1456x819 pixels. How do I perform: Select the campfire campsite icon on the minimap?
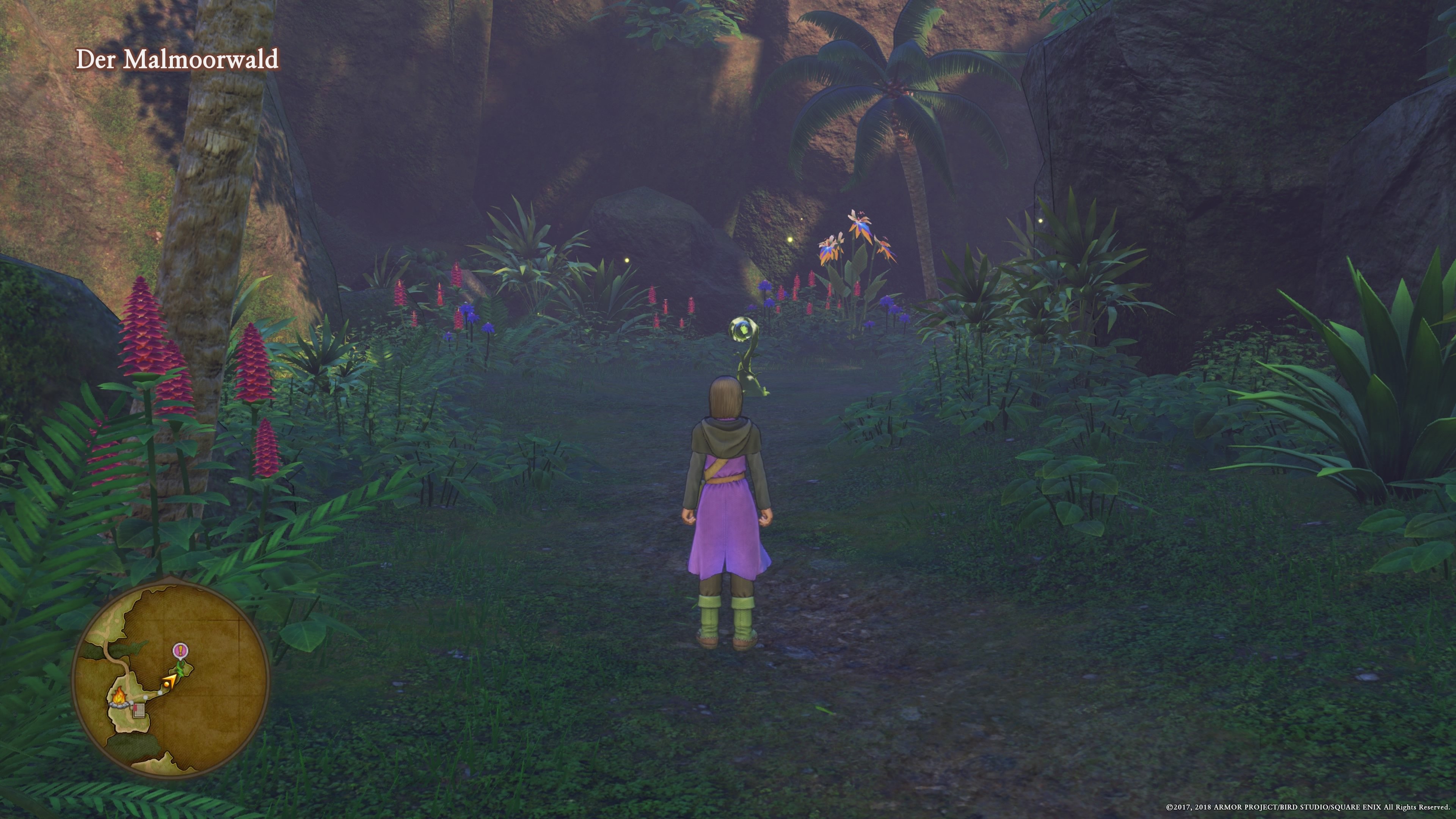coord(119,698)
